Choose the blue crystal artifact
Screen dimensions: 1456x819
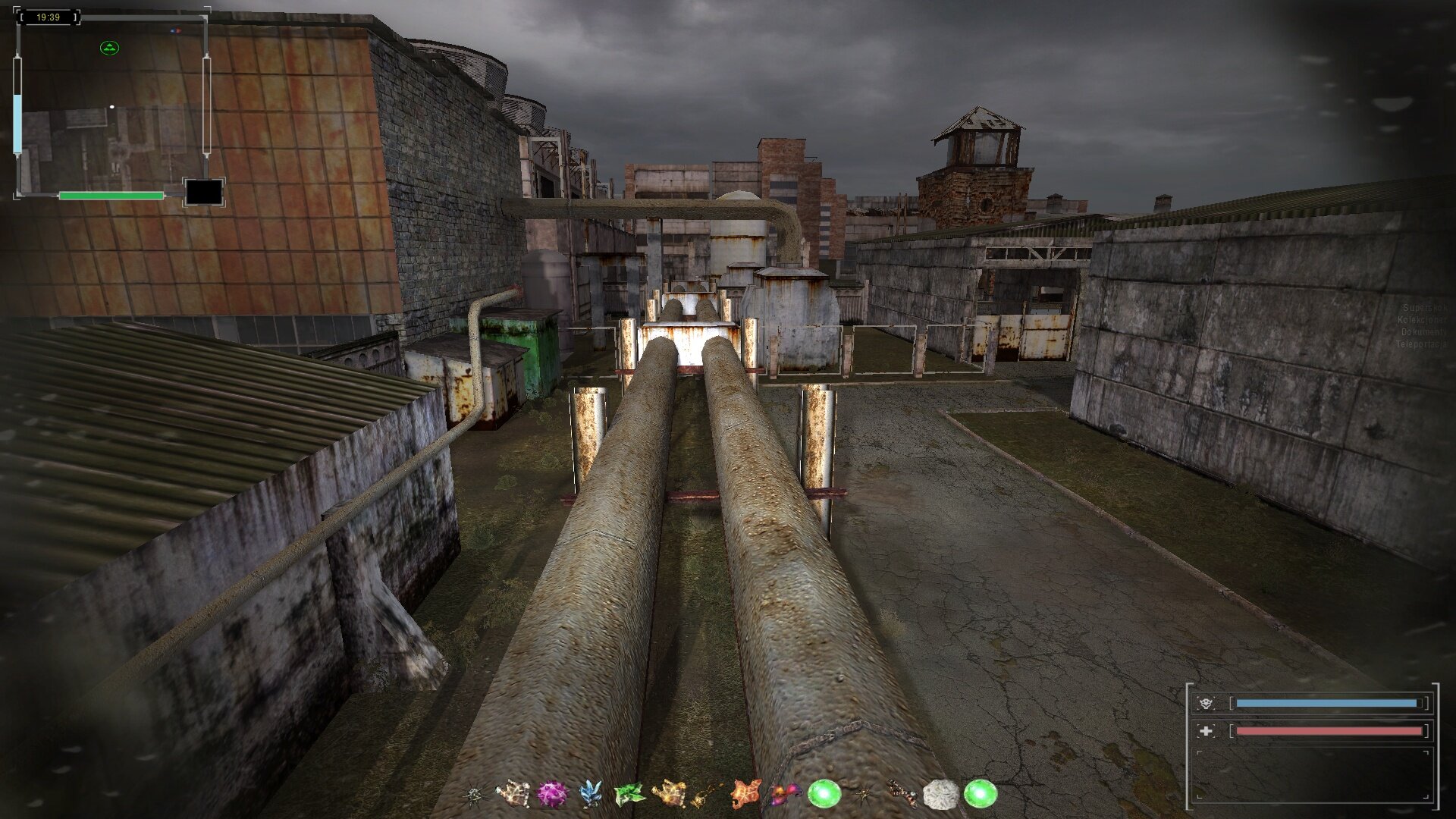coord(590,794)
